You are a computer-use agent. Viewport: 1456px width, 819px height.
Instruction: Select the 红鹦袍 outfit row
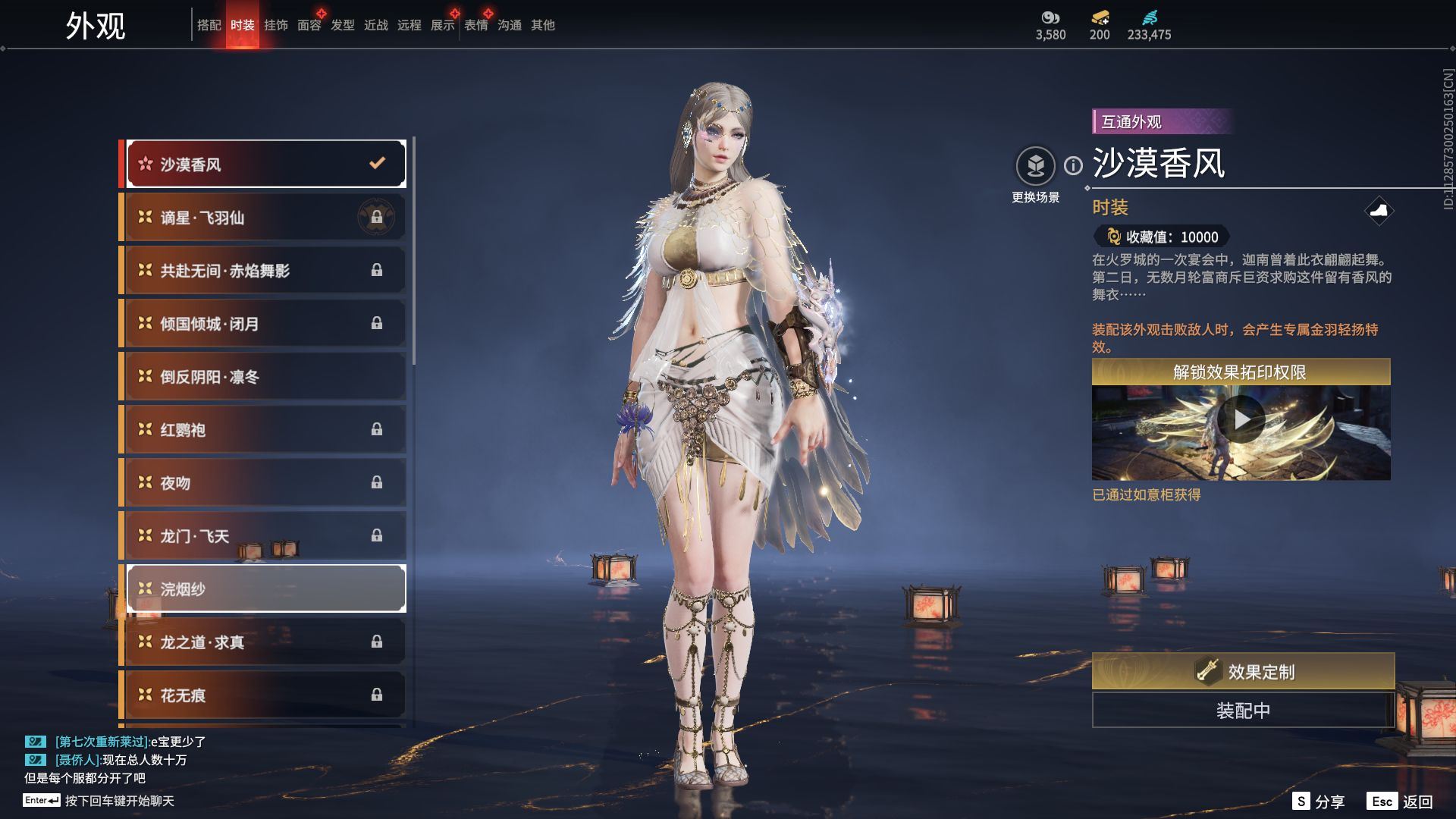[x=265, y=430]
